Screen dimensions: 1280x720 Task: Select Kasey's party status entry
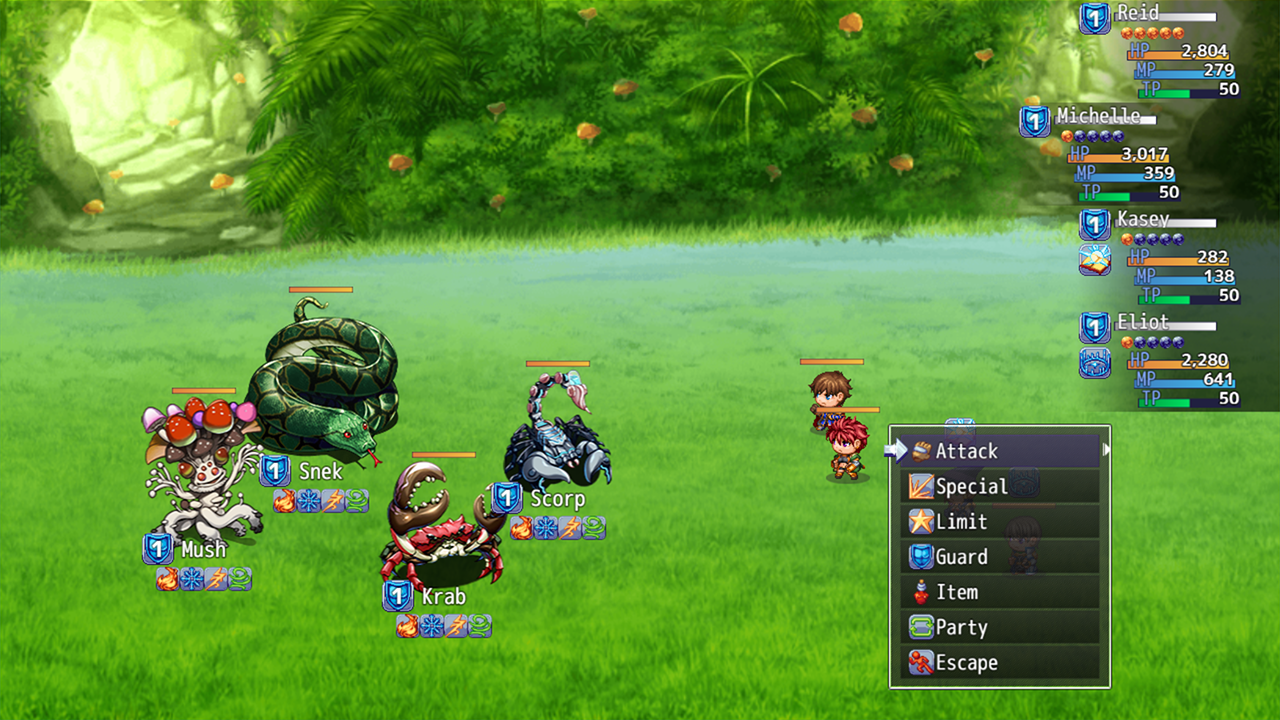point(1160,258)
